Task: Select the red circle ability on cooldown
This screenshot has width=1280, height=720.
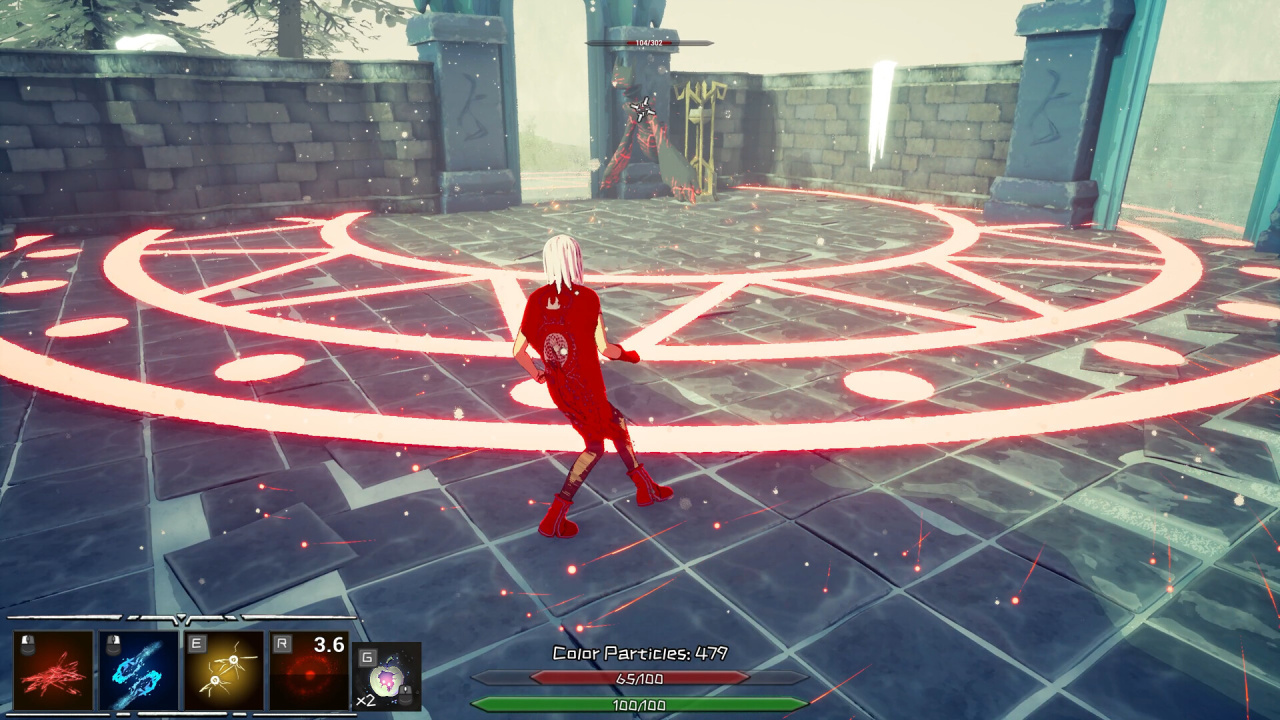Action: pos(309,670)
